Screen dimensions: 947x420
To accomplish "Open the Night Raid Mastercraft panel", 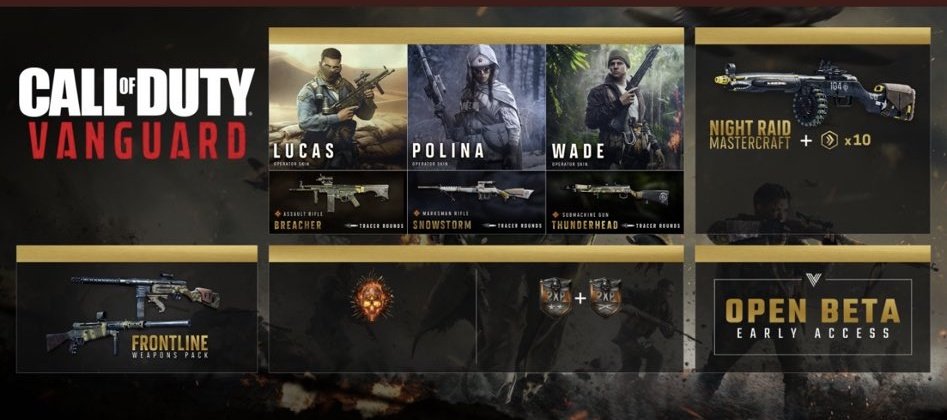I will [x=812, y=130].
